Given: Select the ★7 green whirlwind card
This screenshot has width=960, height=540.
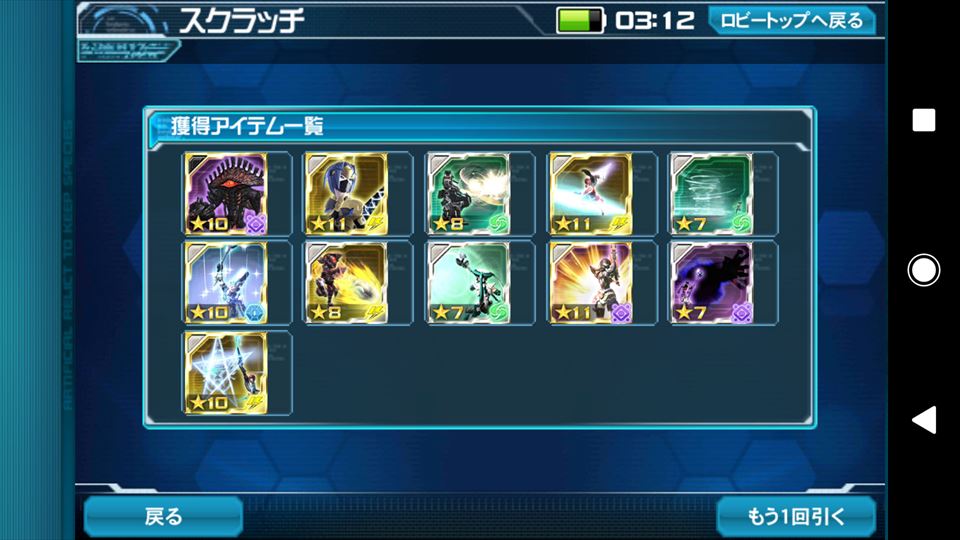Looking at the screenshot, I should pyautogui.click(x=711, y=193).
